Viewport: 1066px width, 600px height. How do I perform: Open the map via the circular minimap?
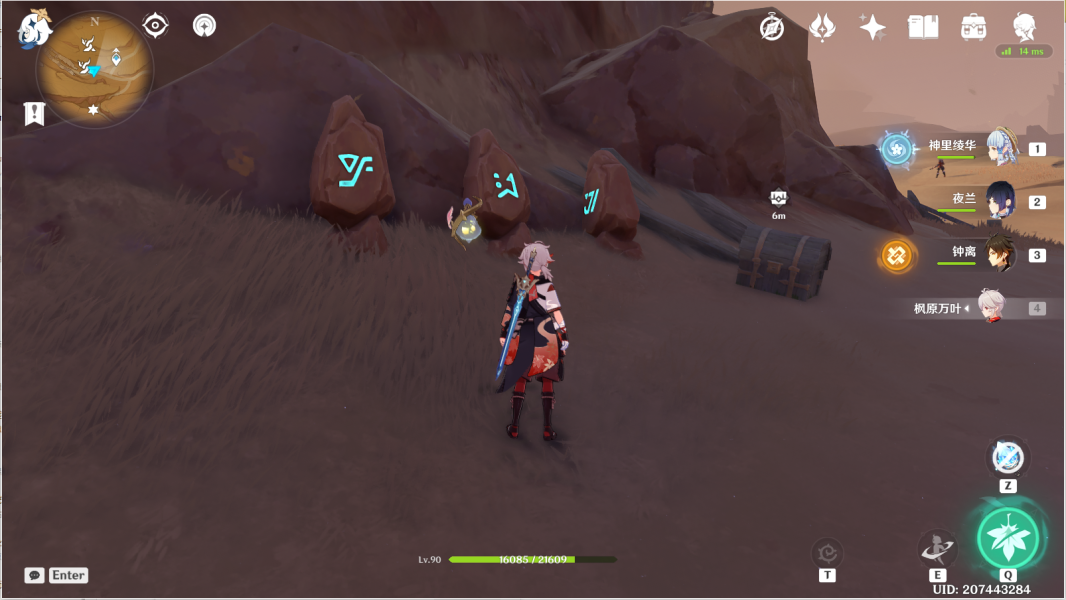pos(95,69)
